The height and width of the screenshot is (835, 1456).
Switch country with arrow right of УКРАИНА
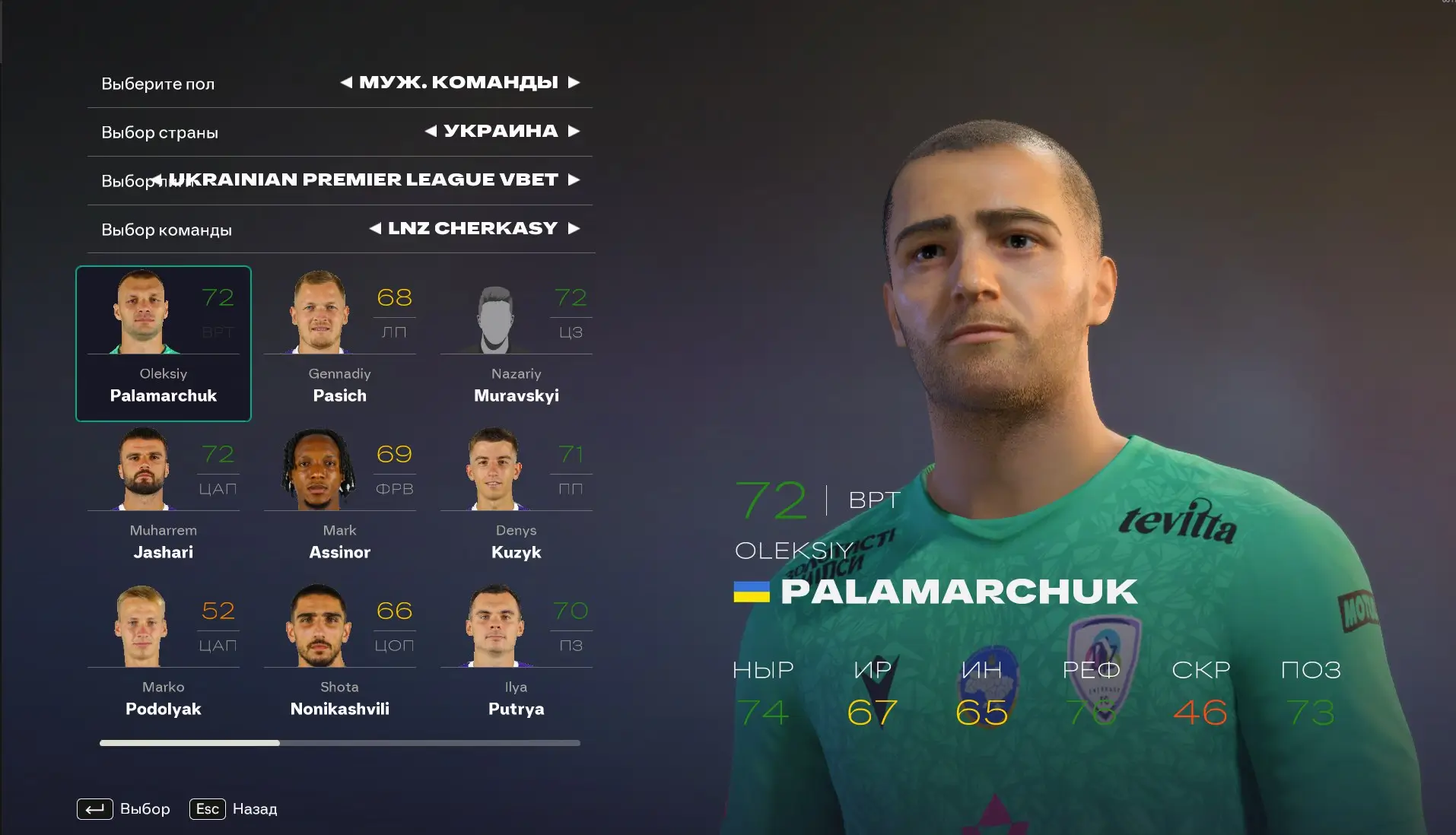point(574,131)
